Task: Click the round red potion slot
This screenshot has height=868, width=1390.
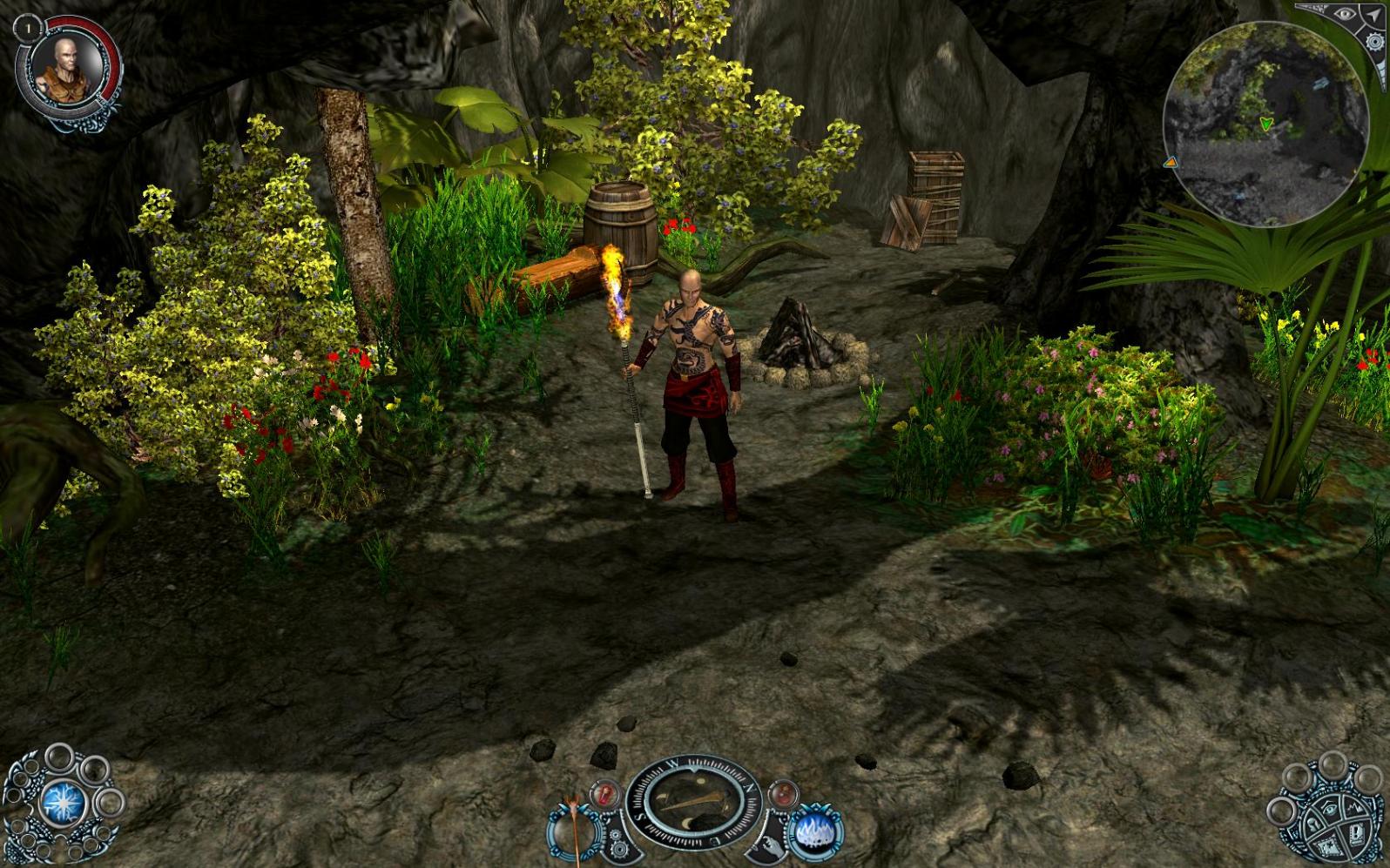Action: coord(782,794)
